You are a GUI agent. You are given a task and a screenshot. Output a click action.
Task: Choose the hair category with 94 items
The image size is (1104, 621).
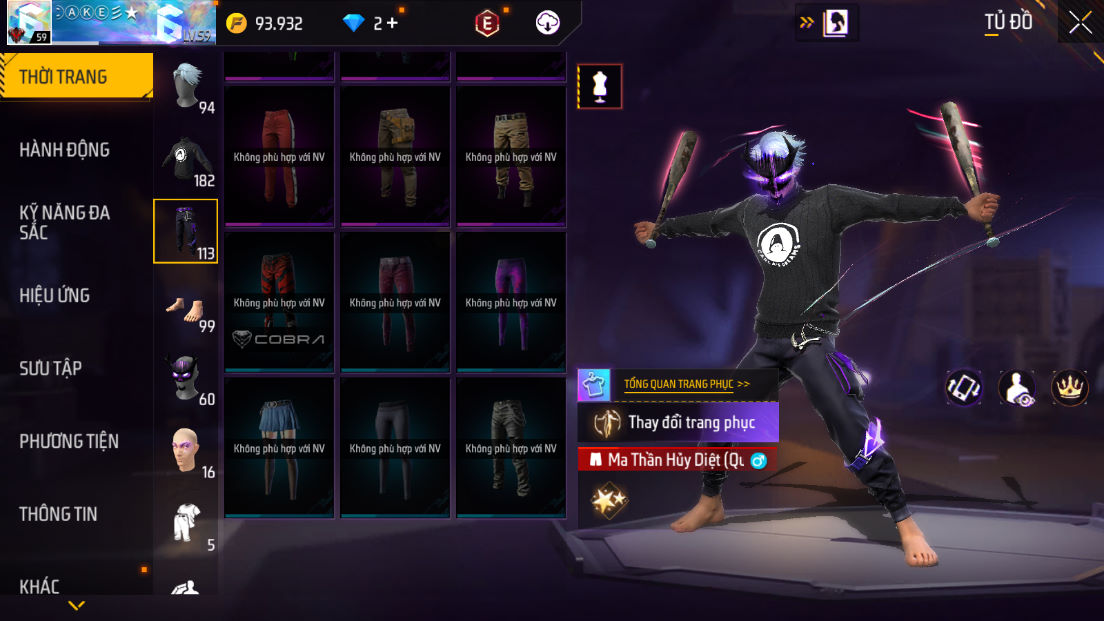click(x=187, y=87)
